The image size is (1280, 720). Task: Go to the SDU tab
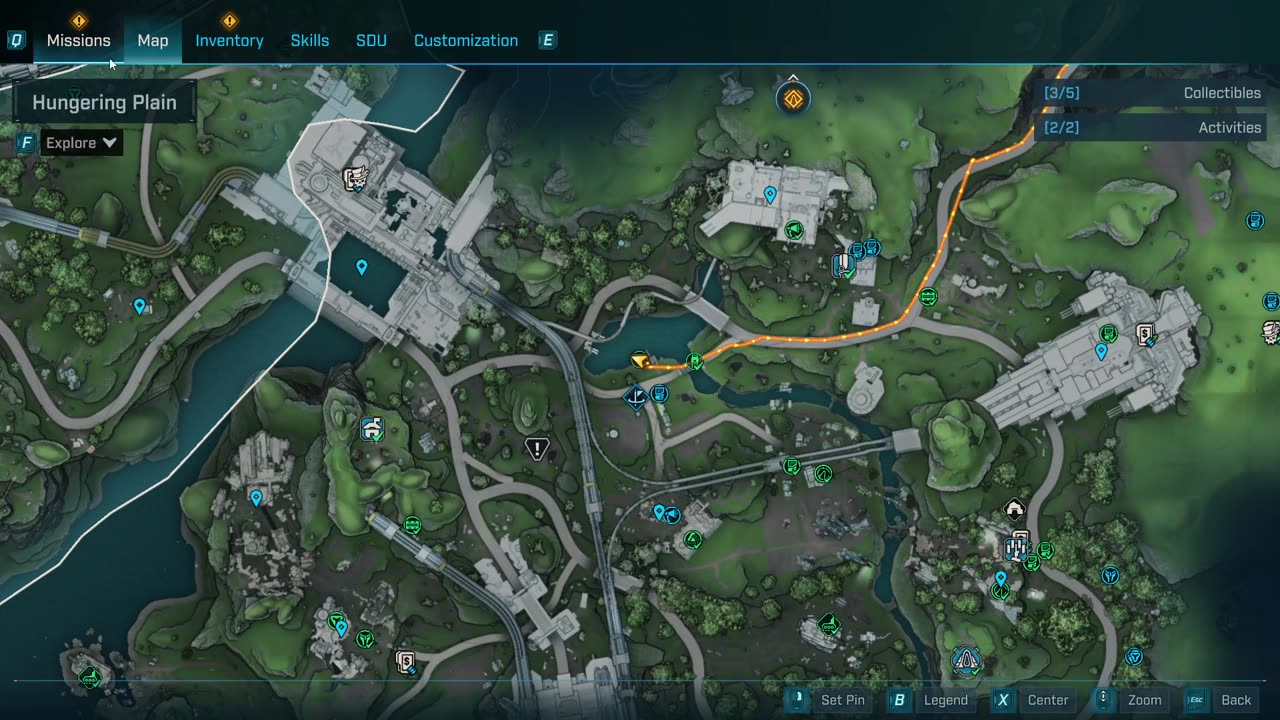tap(371, 40)
